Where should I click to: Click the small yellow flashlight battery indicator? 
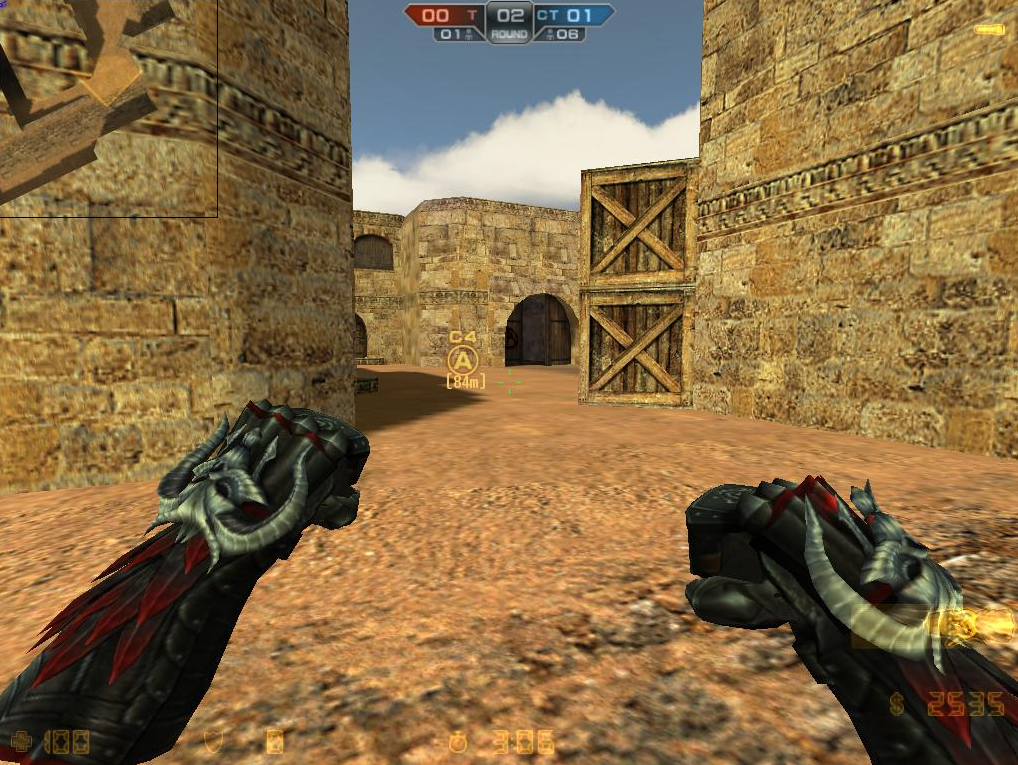coord(989,30)
